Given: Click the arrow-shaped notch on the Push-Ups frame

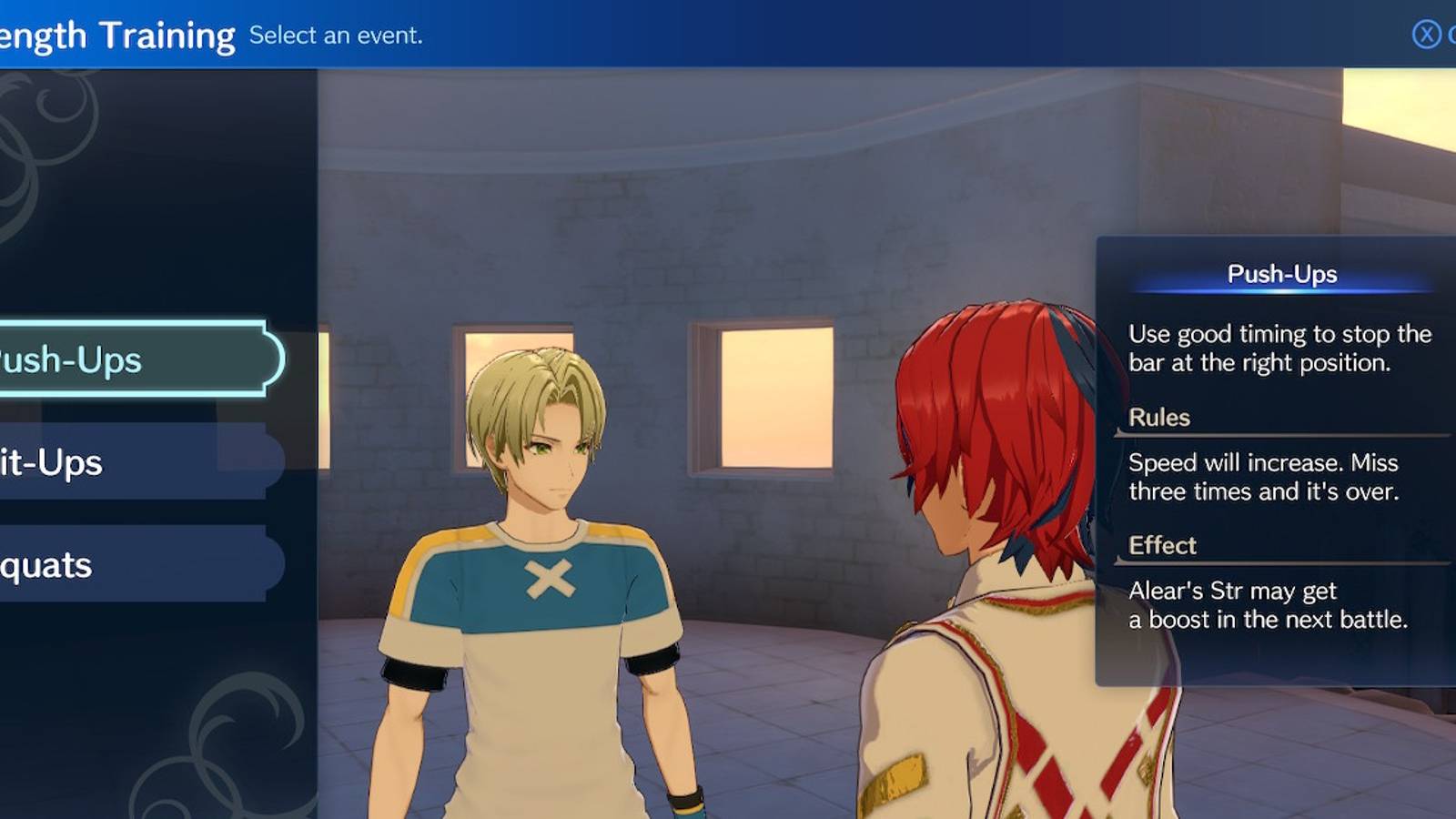Looking at the screenshot, I should click(276, 359).
